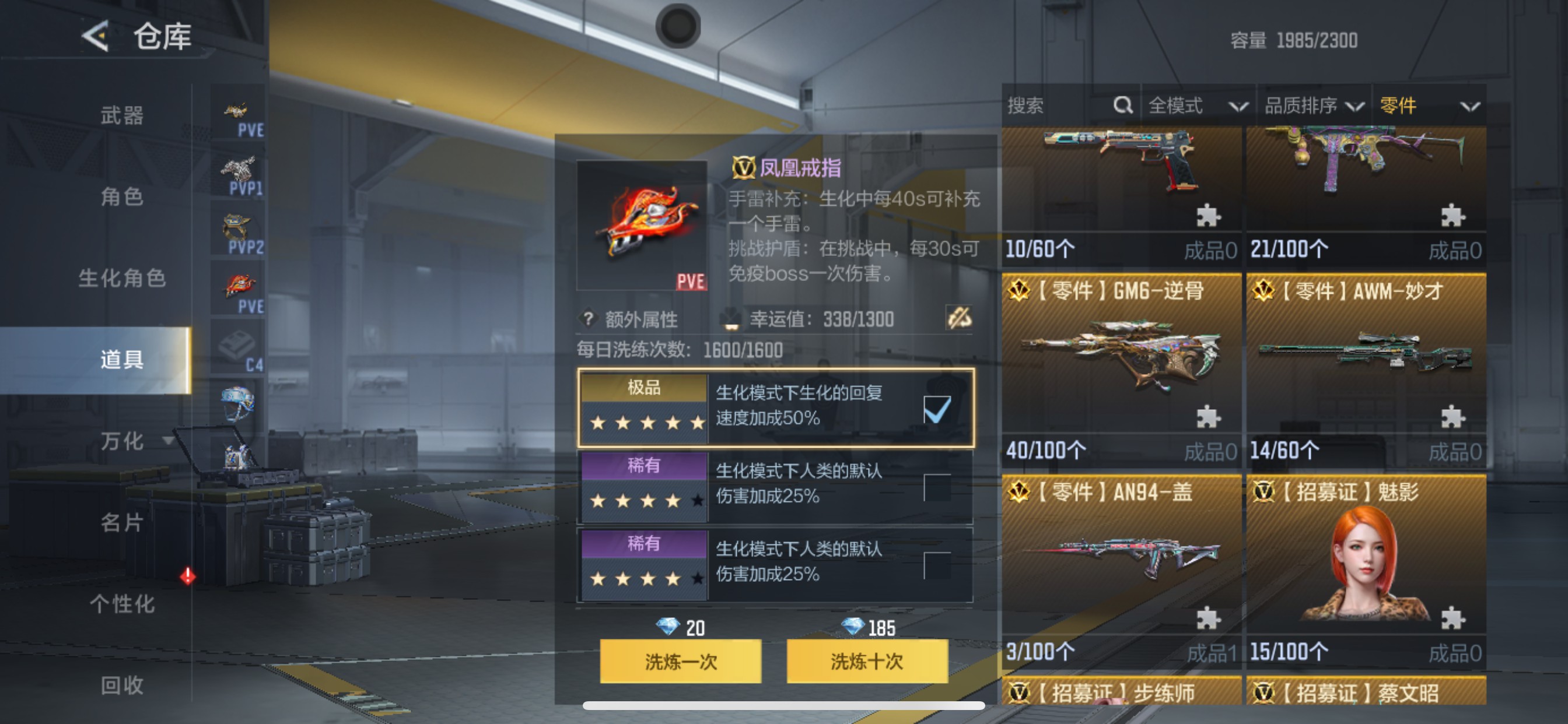
Task: Select the PVE weapon icon in the item strip
Action: (x=237, y=111)
